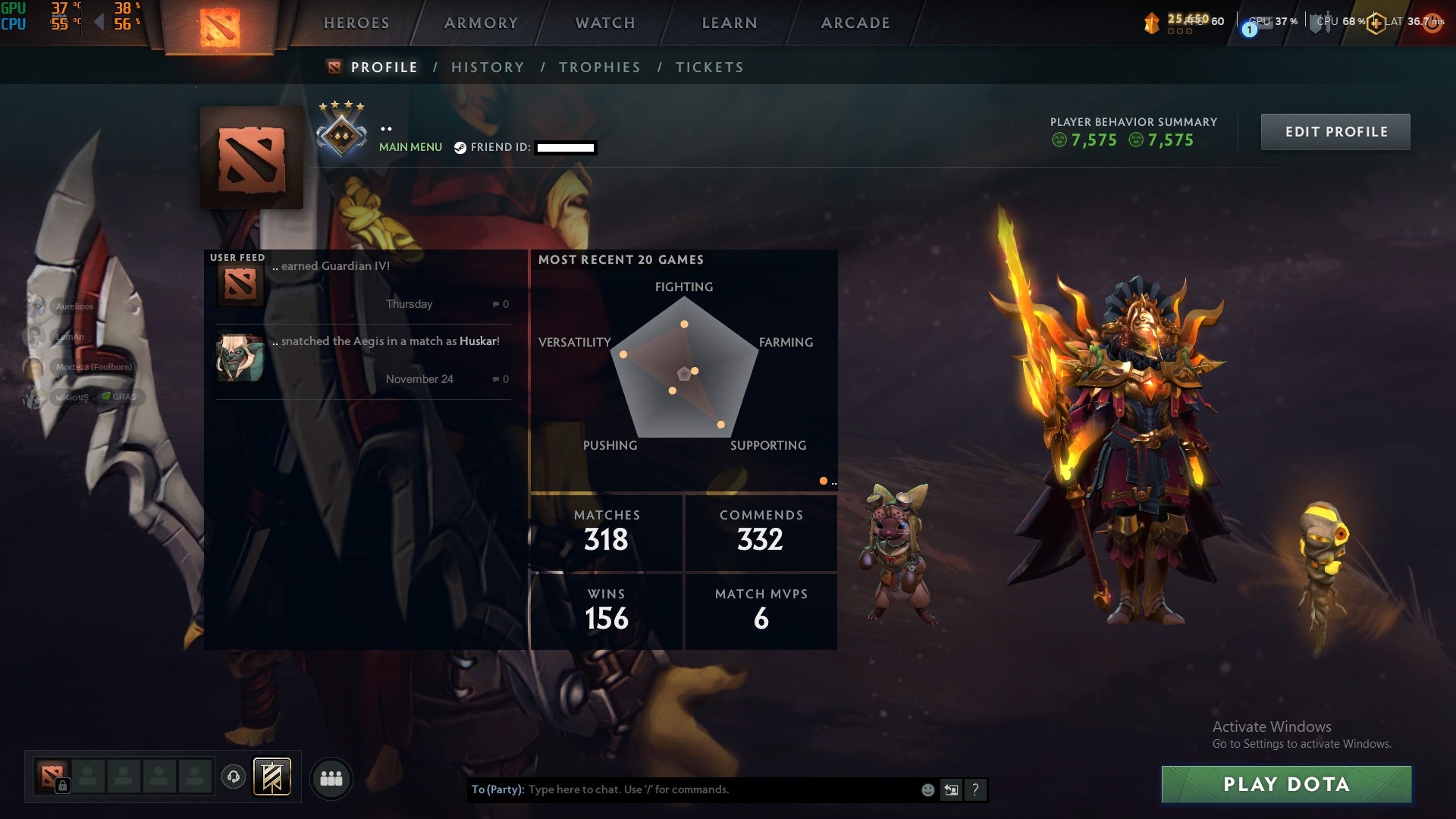Toggle voice chat with the headset icon

[x=233, y=778]
